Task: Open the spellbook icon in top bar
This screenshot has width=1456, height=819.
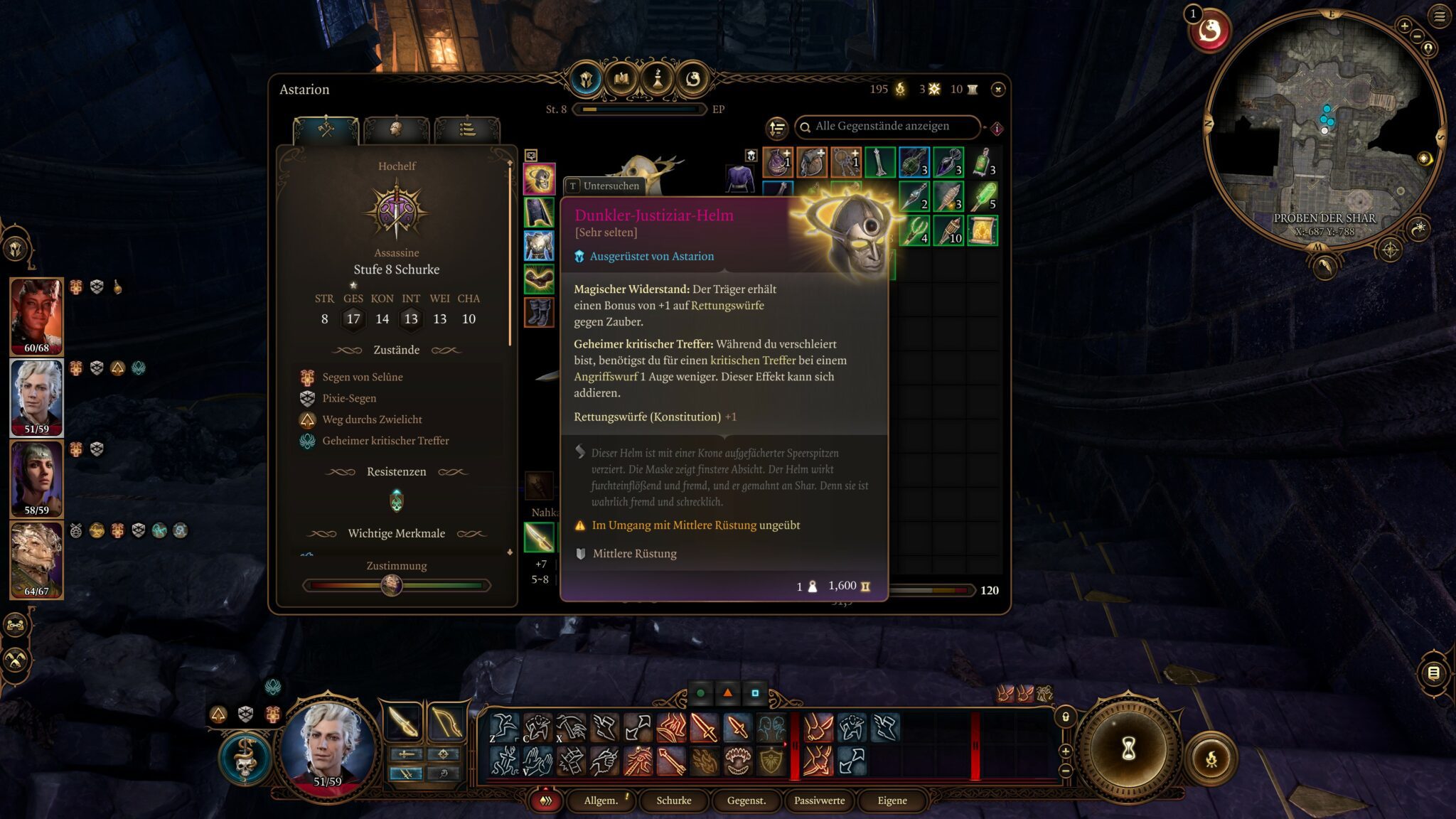Action: coord(621,79)
